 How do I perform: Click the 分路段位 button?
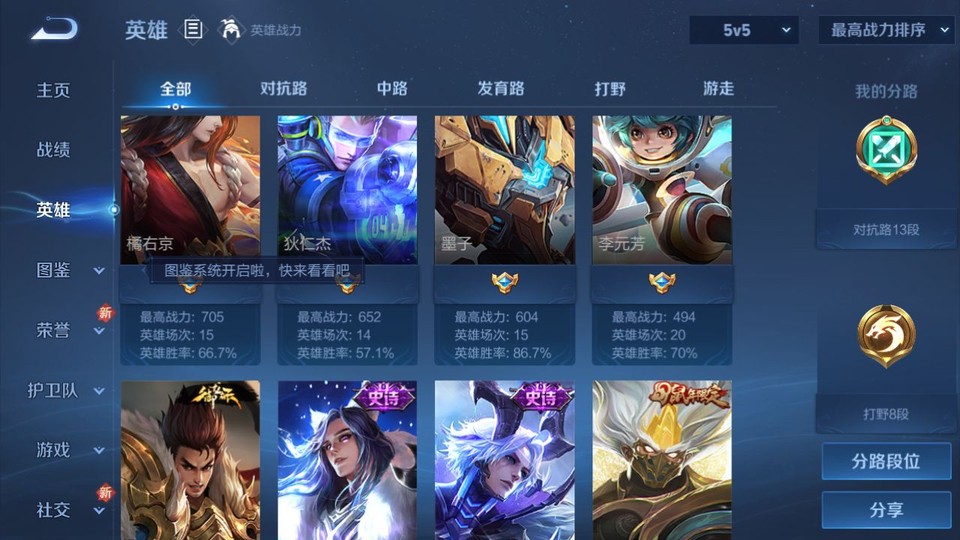886,462
